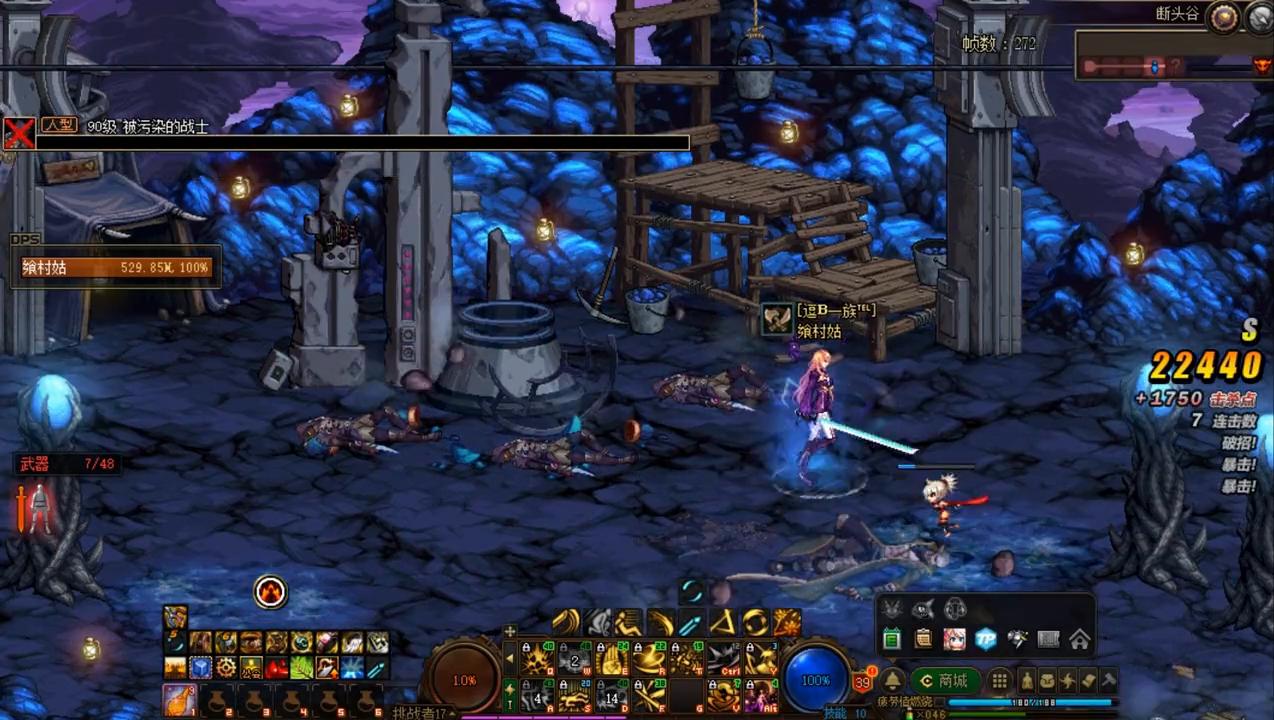Open the character silhouette menu icon
Viewport: 1274px width, 720px height.
(x=1027, y=681)
